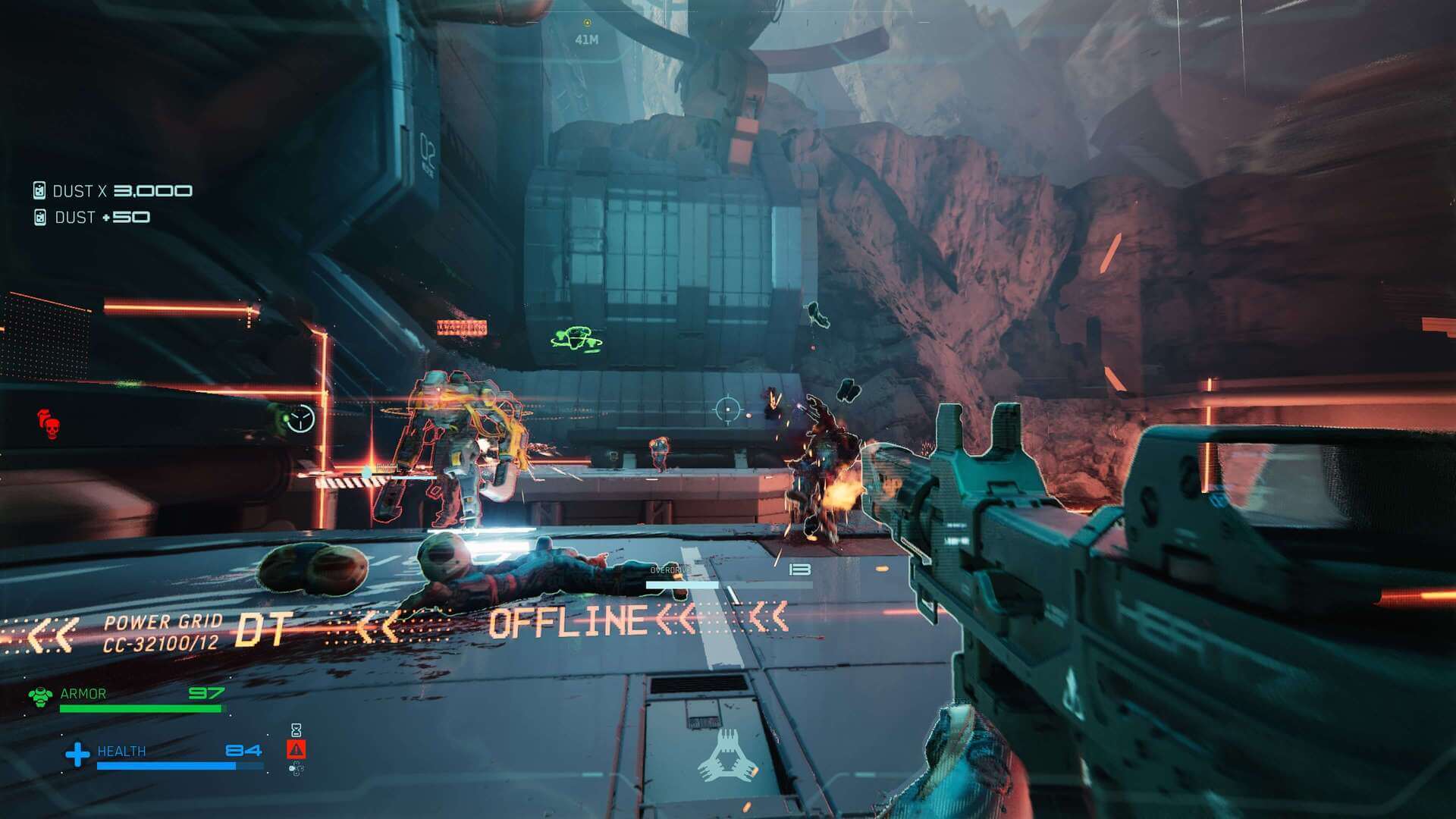
Task: Click the yellow objective waypoint marker
Action: point(587,24)
